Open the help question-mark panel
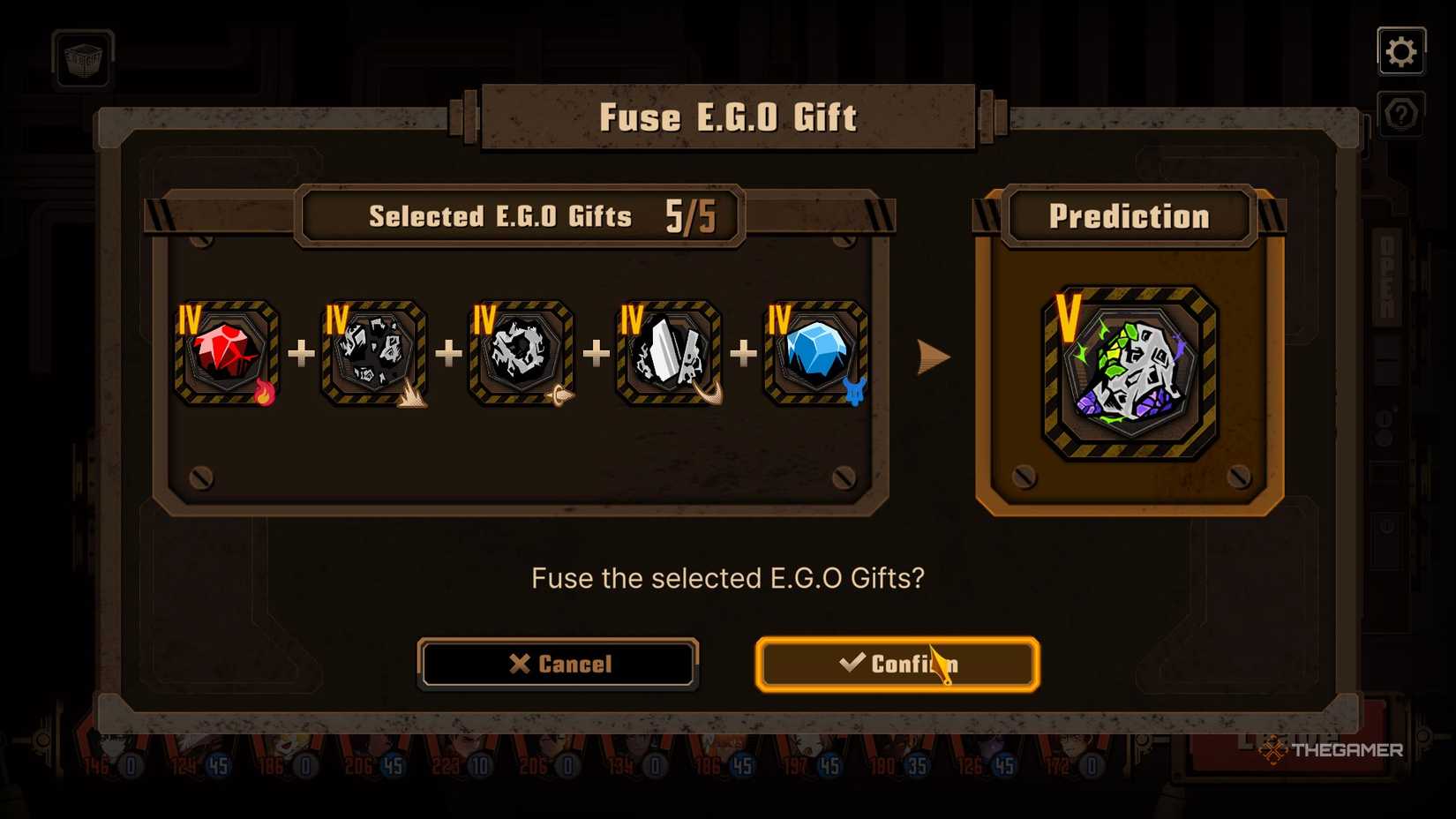 point(1401,113)
